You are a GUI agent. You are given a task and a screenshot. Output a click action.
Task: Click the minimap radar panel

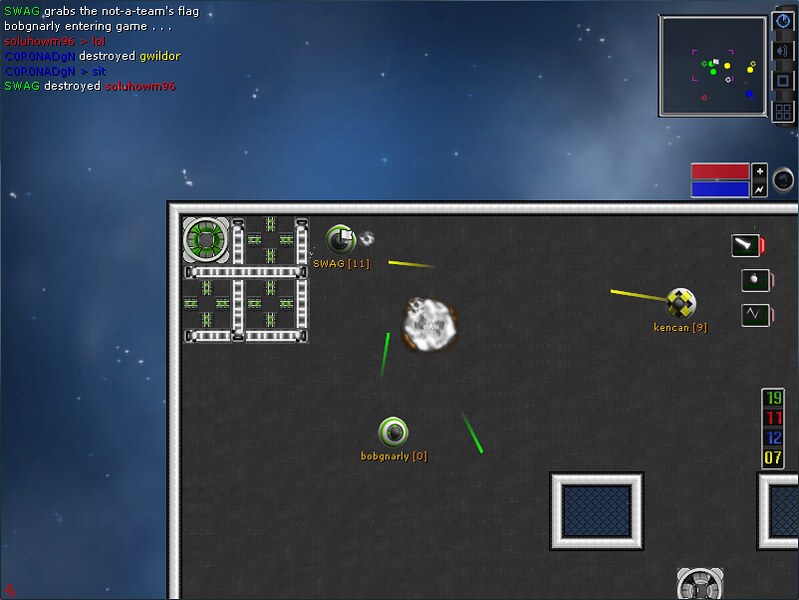point(713,66)
